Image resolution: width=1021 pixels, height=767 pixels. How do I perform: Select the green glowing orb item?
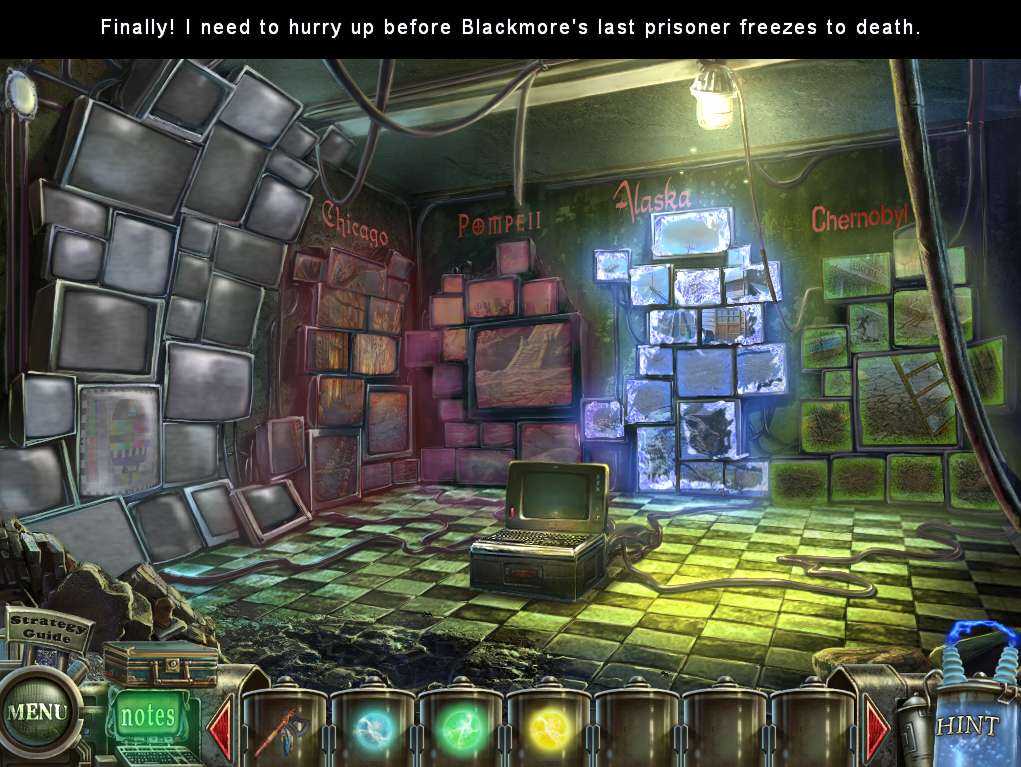[461, 731]
